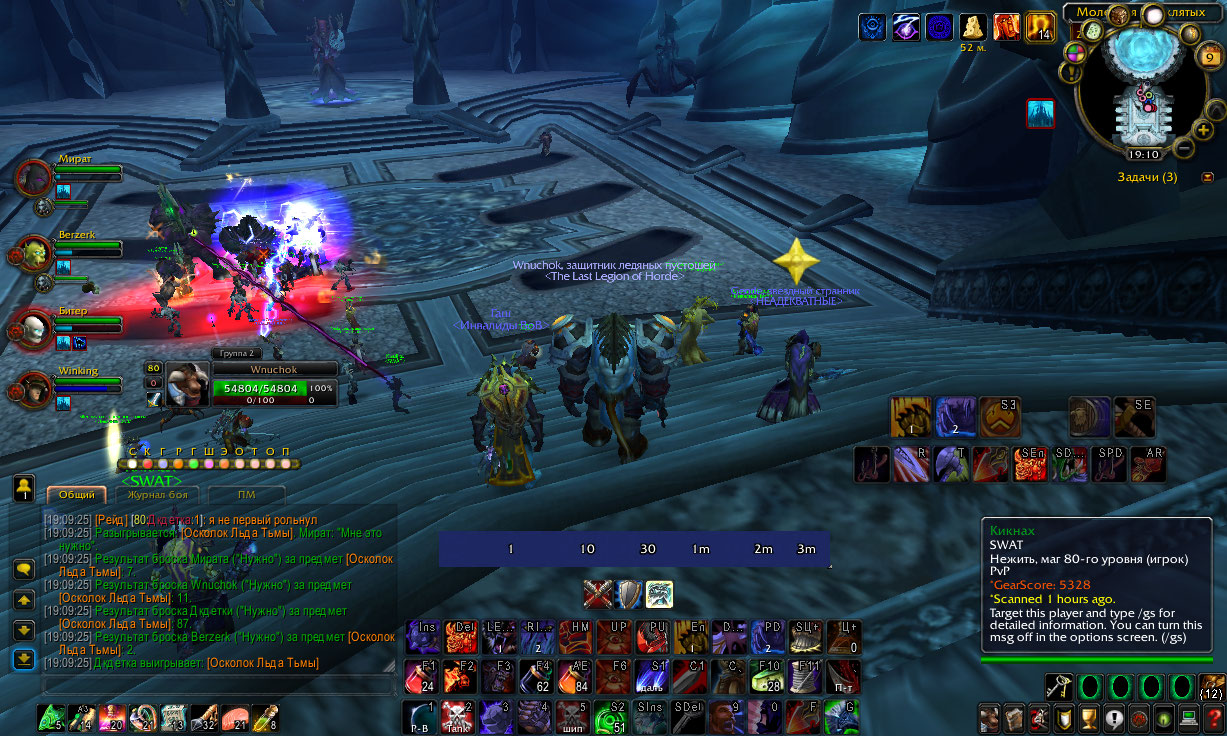Viewport: 1227px width, 736px height.
Task: Open the backpack showing 12 free slots
Action: click(x=1210, y=686)
